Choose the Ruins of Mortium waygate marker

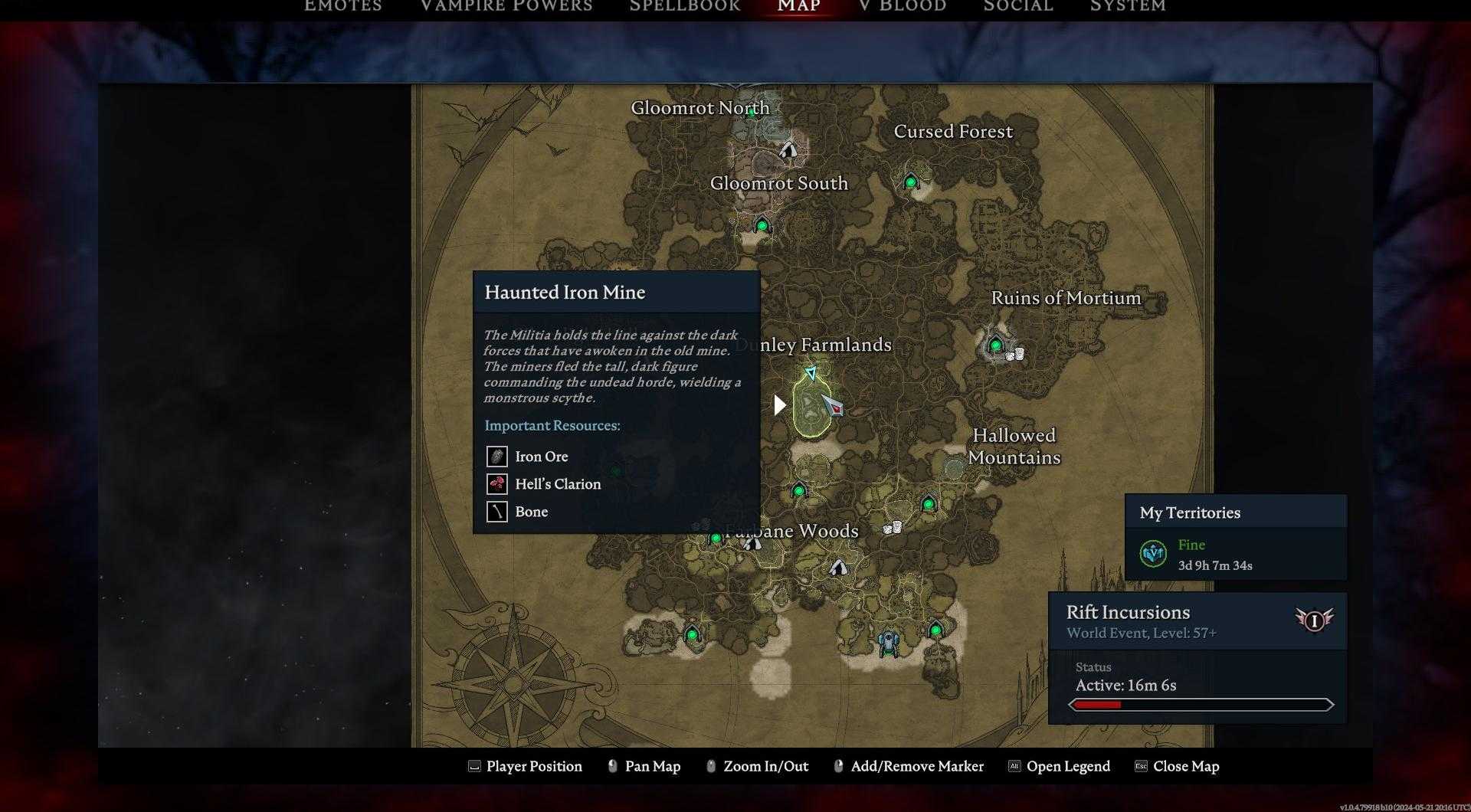pyautogui.click(x=995, y=345)
